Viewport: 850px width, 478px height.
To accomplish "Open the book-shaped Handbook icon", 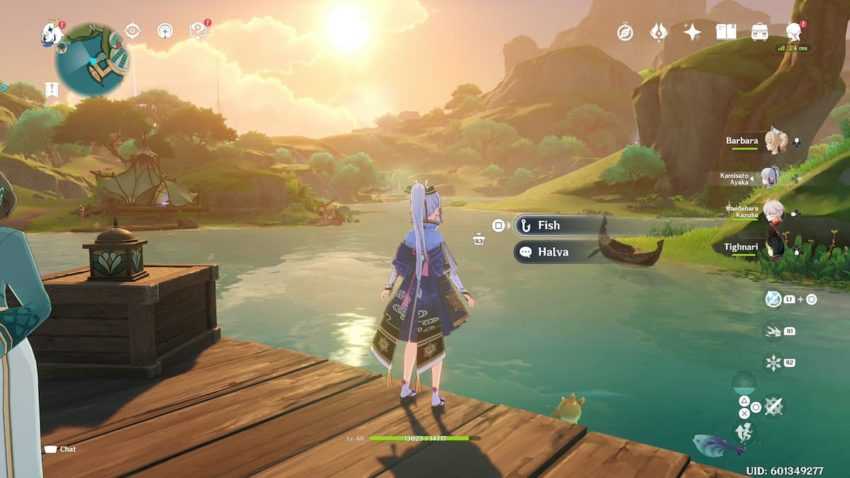I will pyautogui.click(x=726, y=32).
